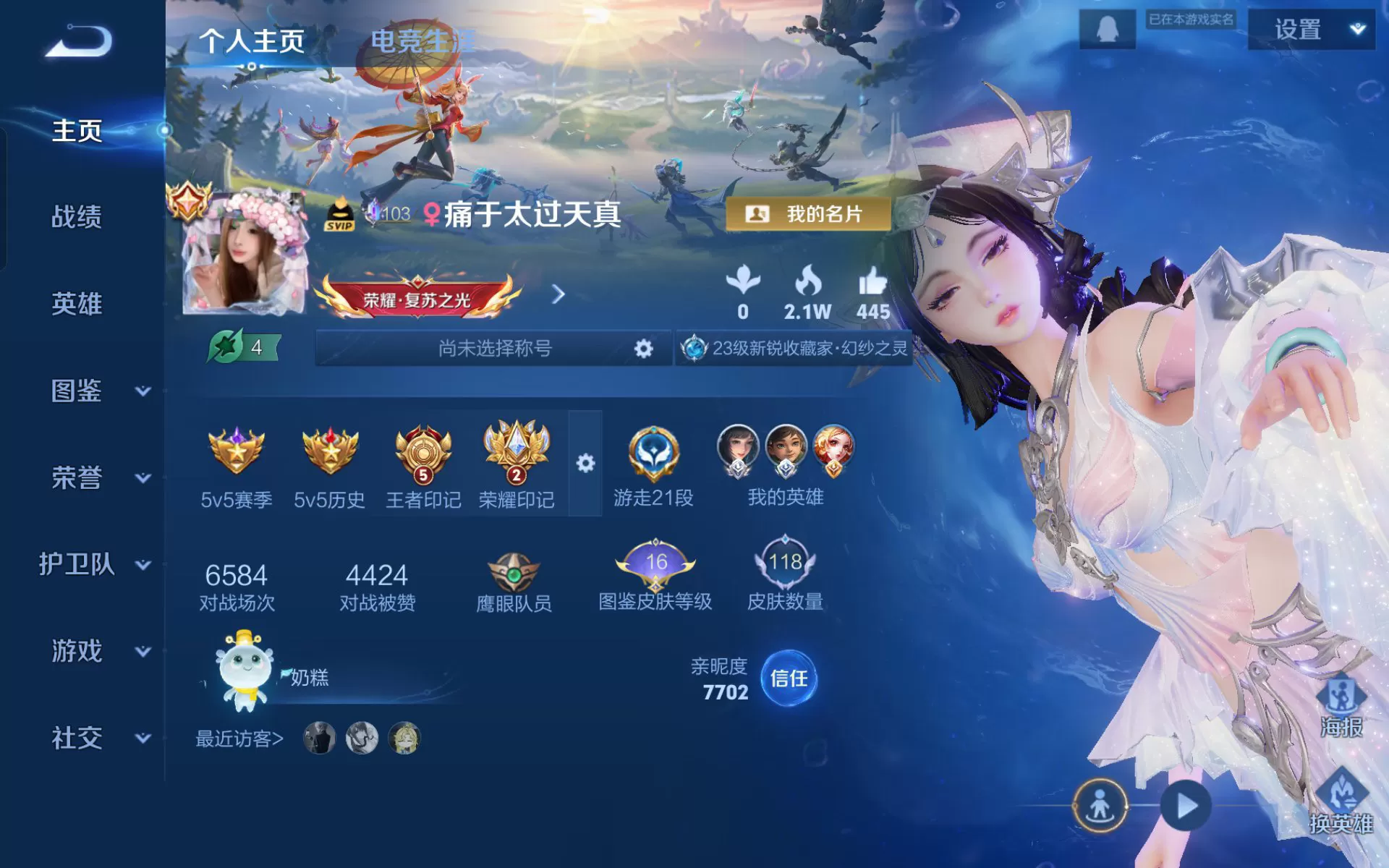Open the 战绩 section in sidebar
The width and height of the screenshot is (1389, 868).
point(77,217)
